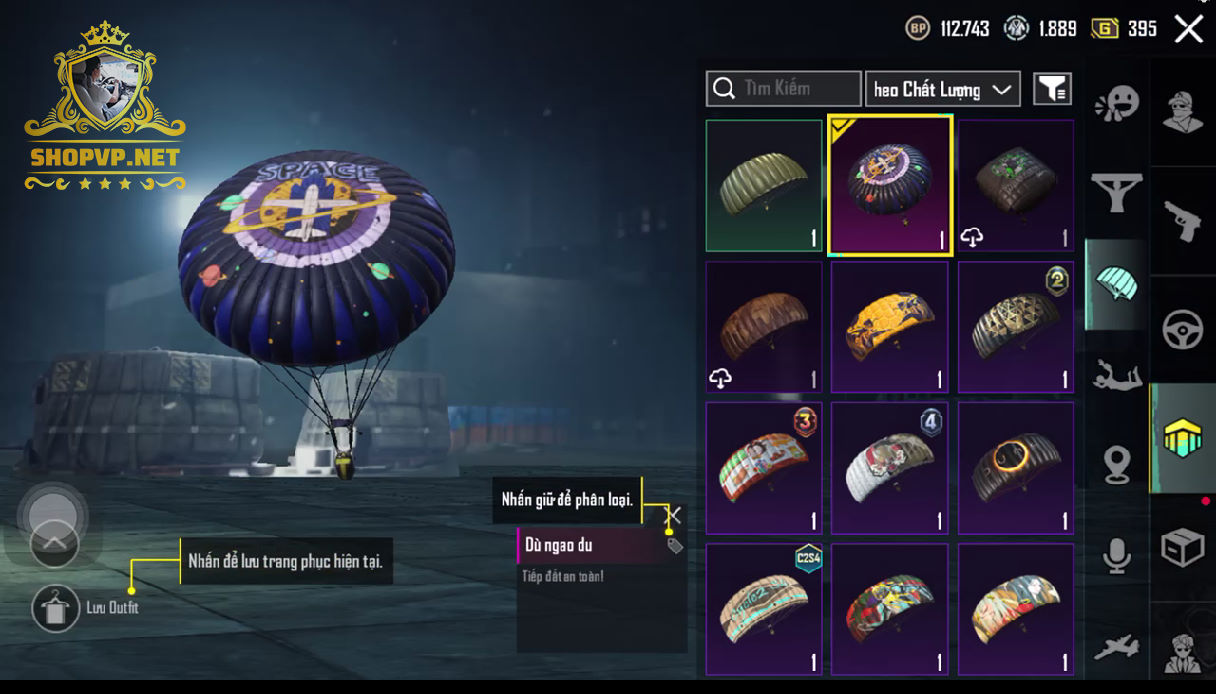Open the Chất Lượng sort dropdown
The width and height of the screenshot is (1216, 694).
(942, 89)
